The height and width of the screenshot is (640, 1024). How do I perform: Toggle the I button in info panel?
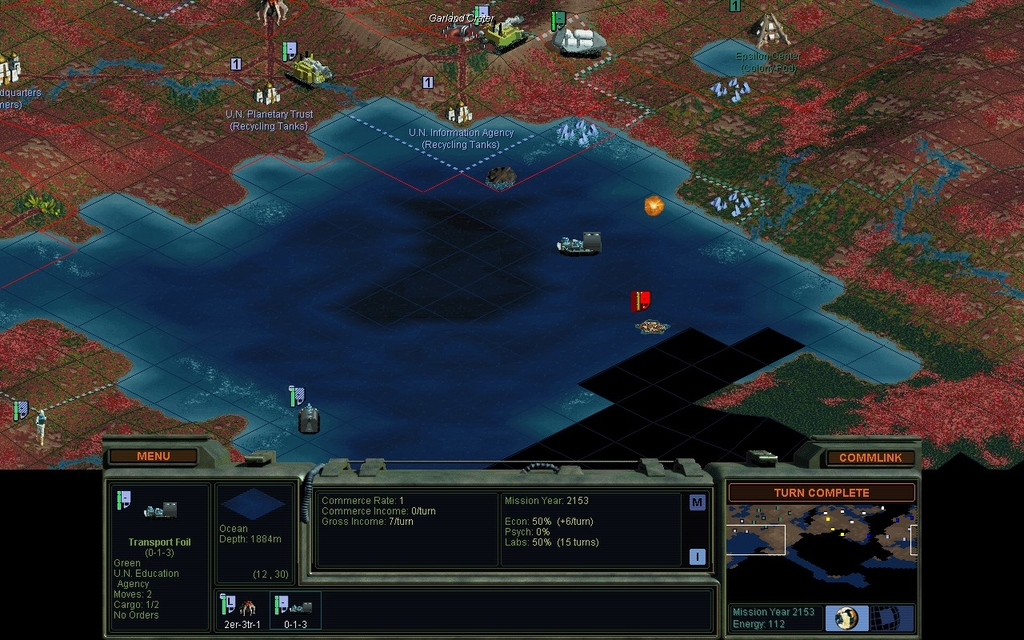(x=697, y=557)
